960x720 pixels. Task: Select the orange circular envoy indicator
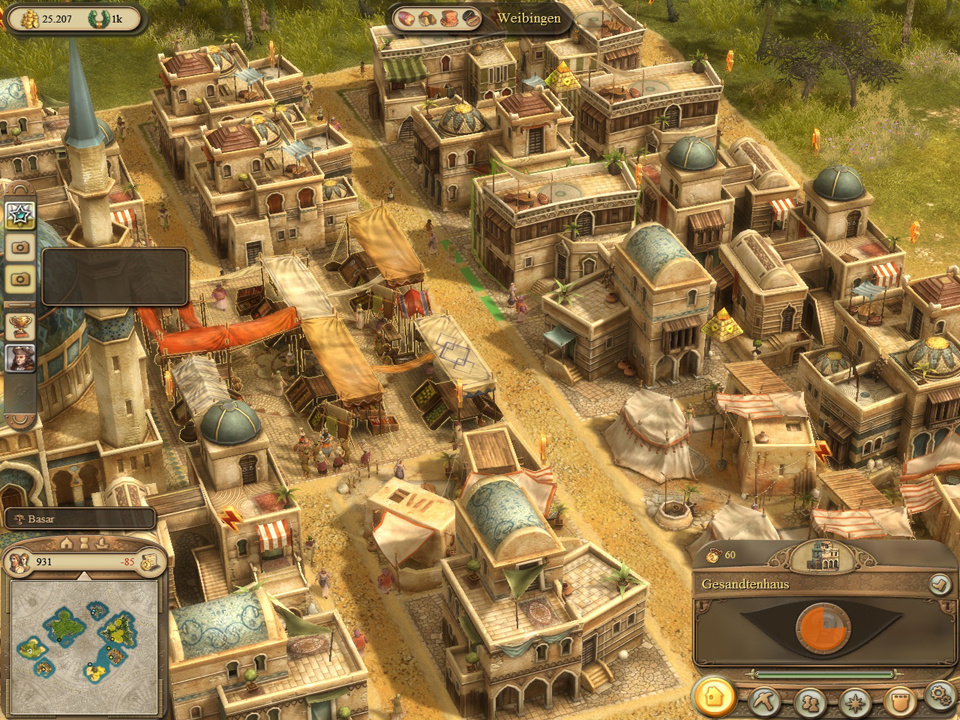pyautogui.click(x=822, y=627)
